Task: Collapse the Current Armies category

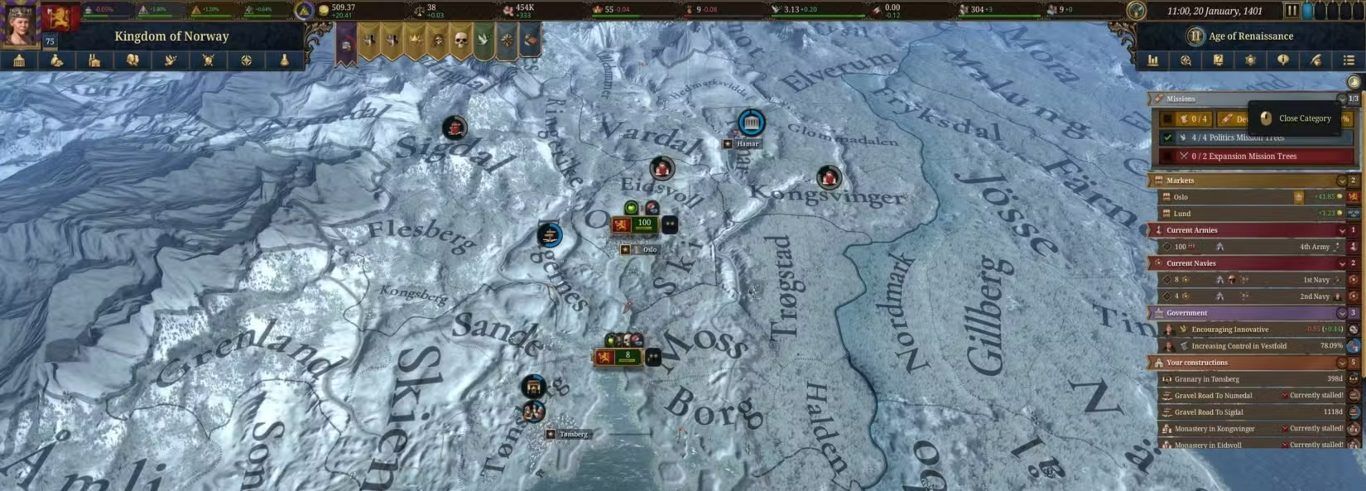Action: tap(1342, 230)
